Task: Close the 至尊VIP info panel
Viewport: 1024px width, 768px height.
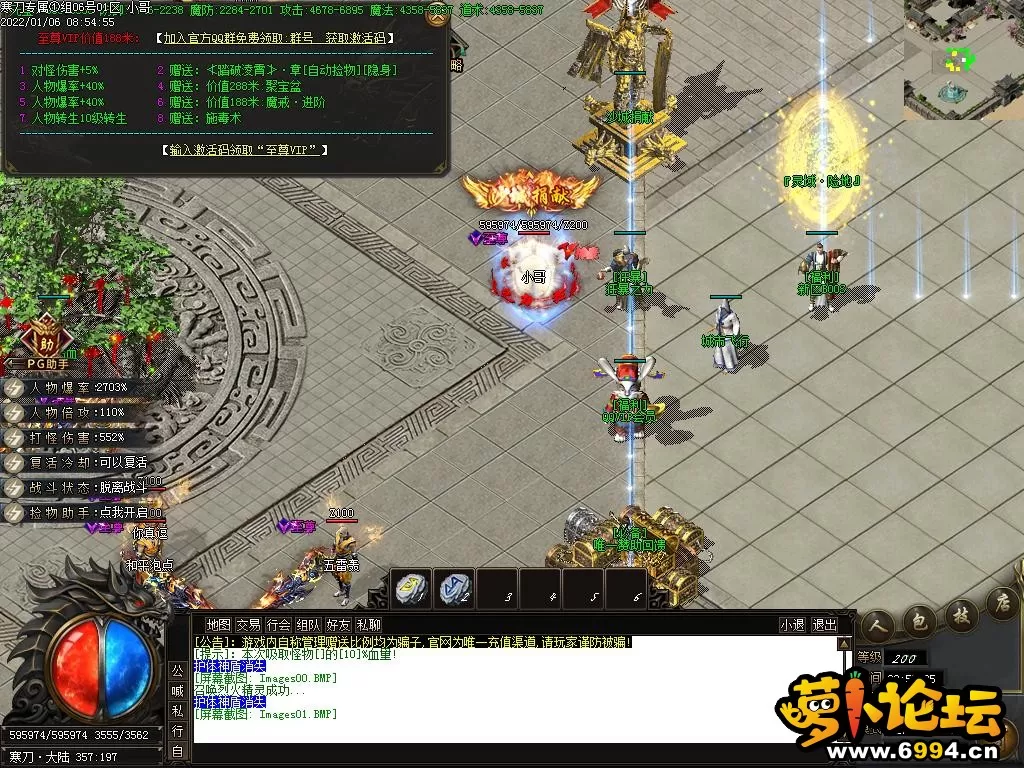Action: click(436, 17)
